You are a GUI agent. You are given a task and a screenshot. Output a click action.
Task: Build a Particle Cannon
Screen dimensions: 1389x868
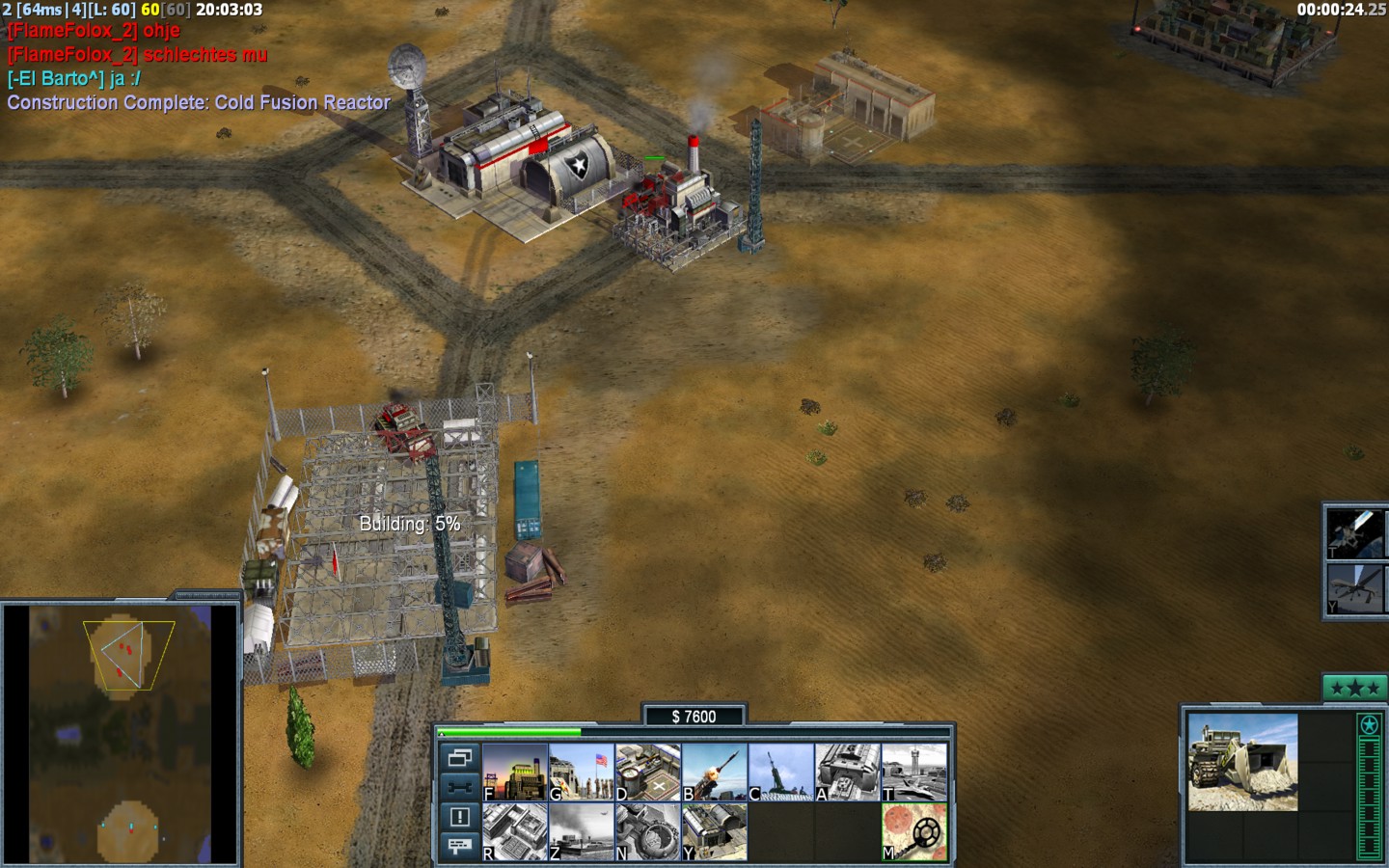pos(648,831)
